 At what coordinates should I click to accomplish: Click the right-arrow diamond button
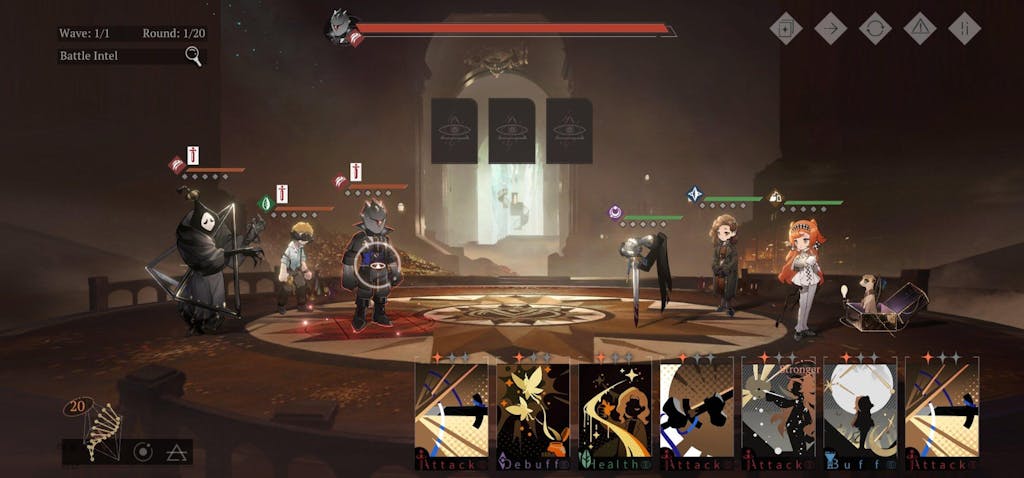coord(831,28)
